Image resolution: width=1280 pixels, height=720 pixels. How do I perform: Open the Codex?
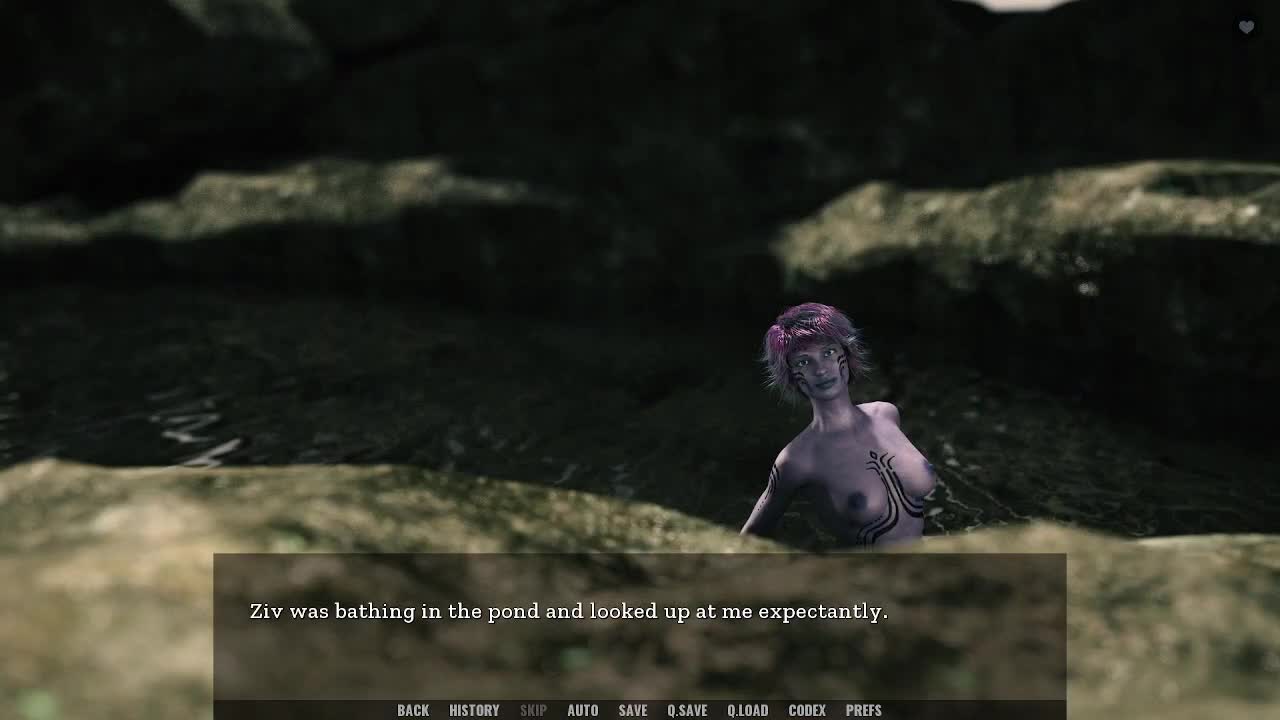click(807, 710)
